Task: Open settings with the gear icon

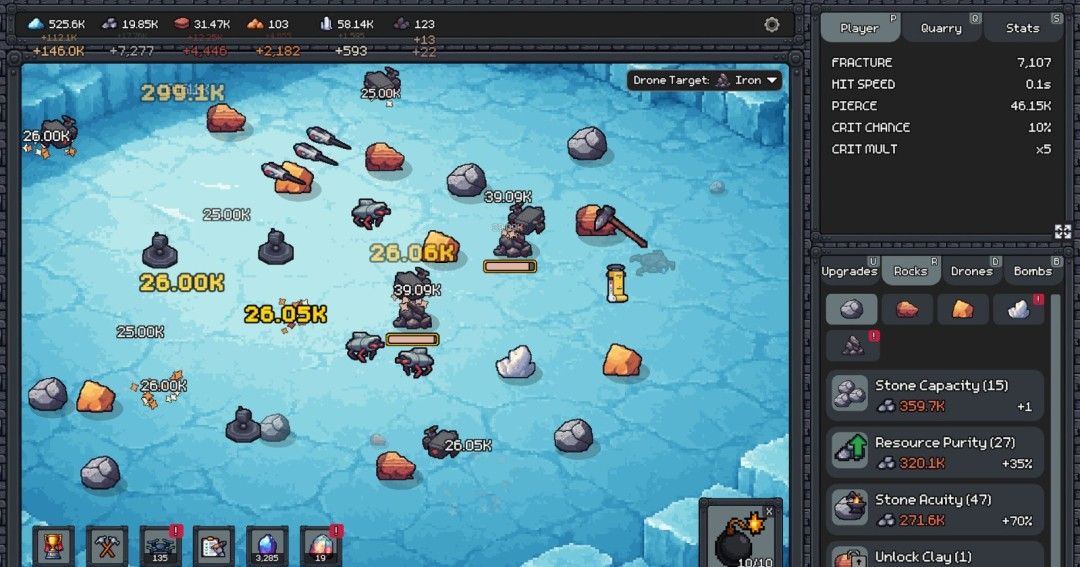Action: point(771,25)
